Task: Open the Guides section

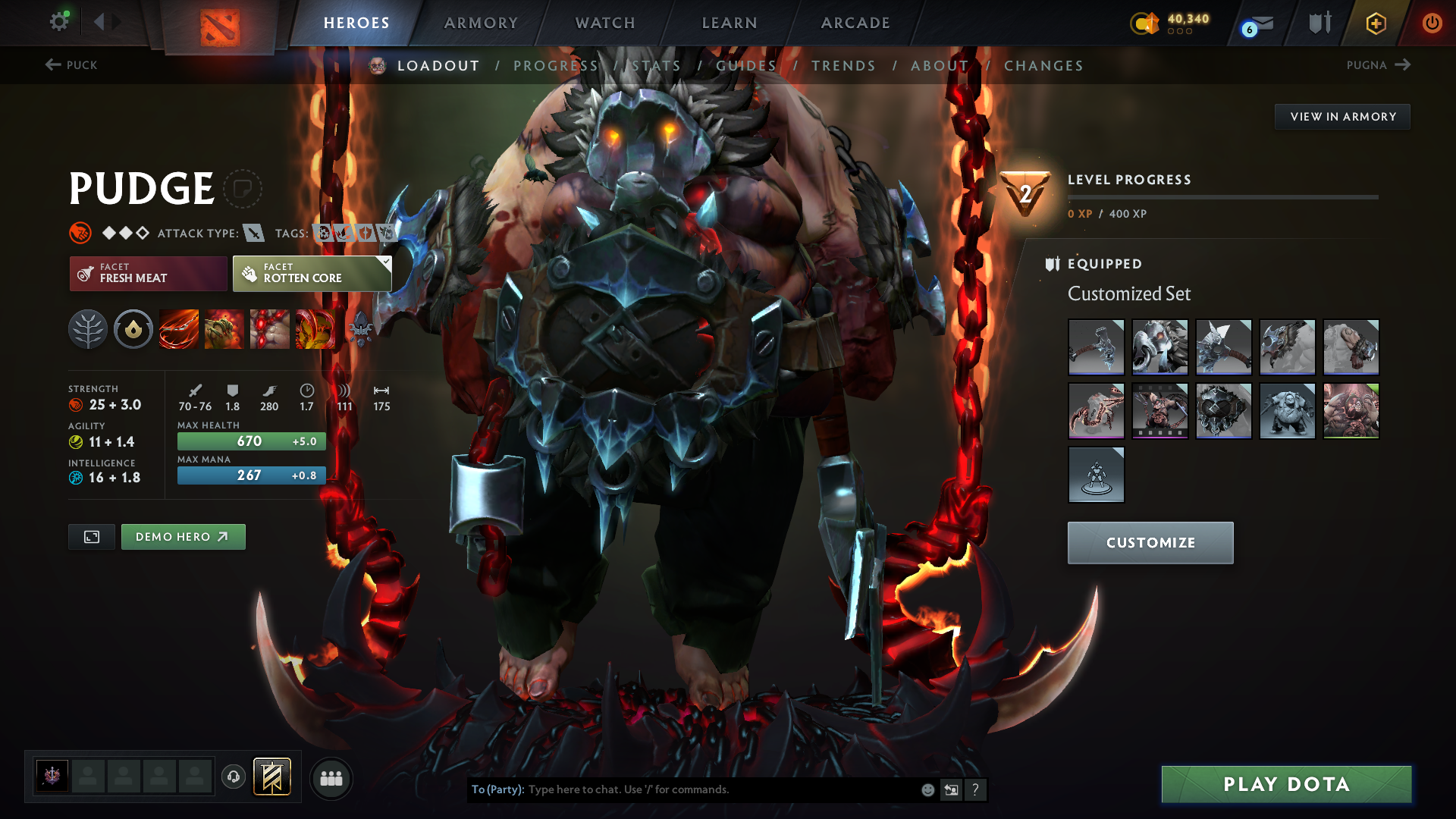Action: pyautogui.click(x=746, y=66)
